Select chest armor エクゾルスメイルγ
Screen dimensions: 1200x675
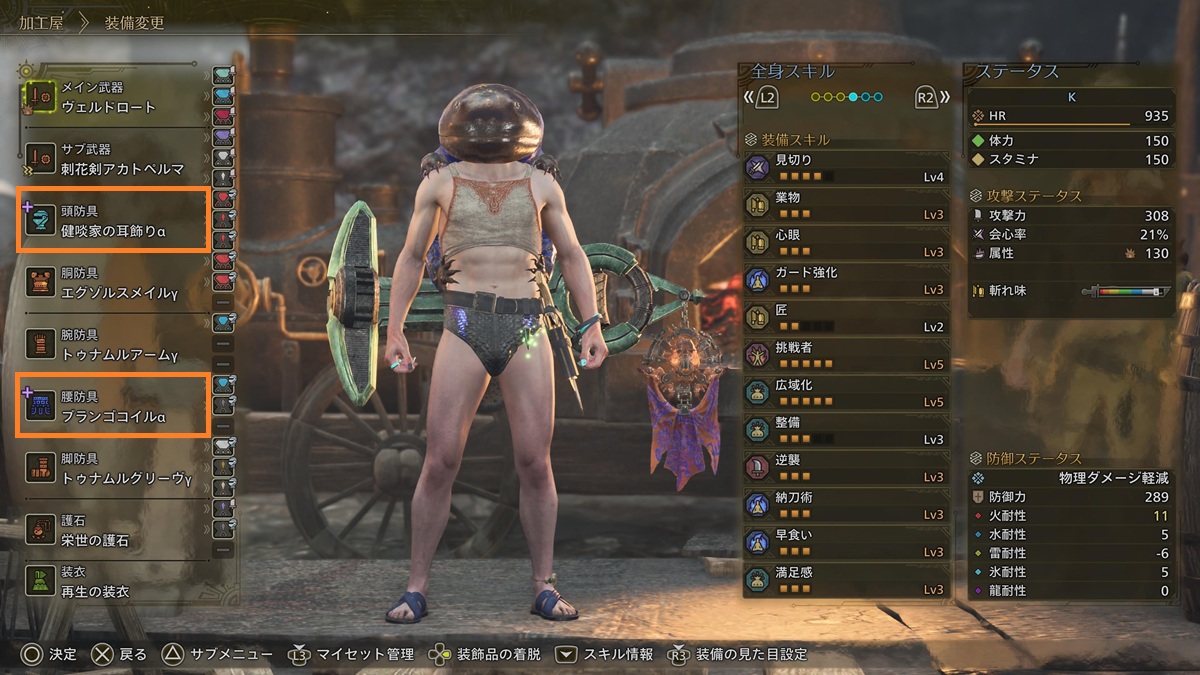coord(112,282)
